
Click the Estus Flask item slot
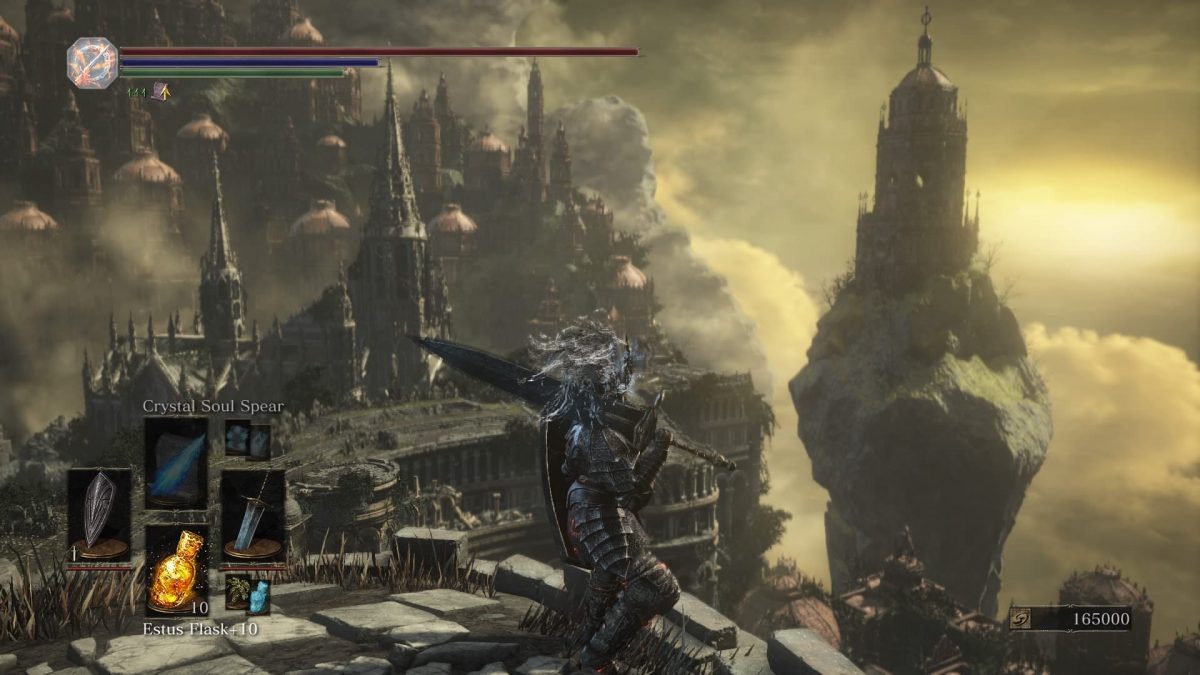pyautogui.click(x=177, y=570)
